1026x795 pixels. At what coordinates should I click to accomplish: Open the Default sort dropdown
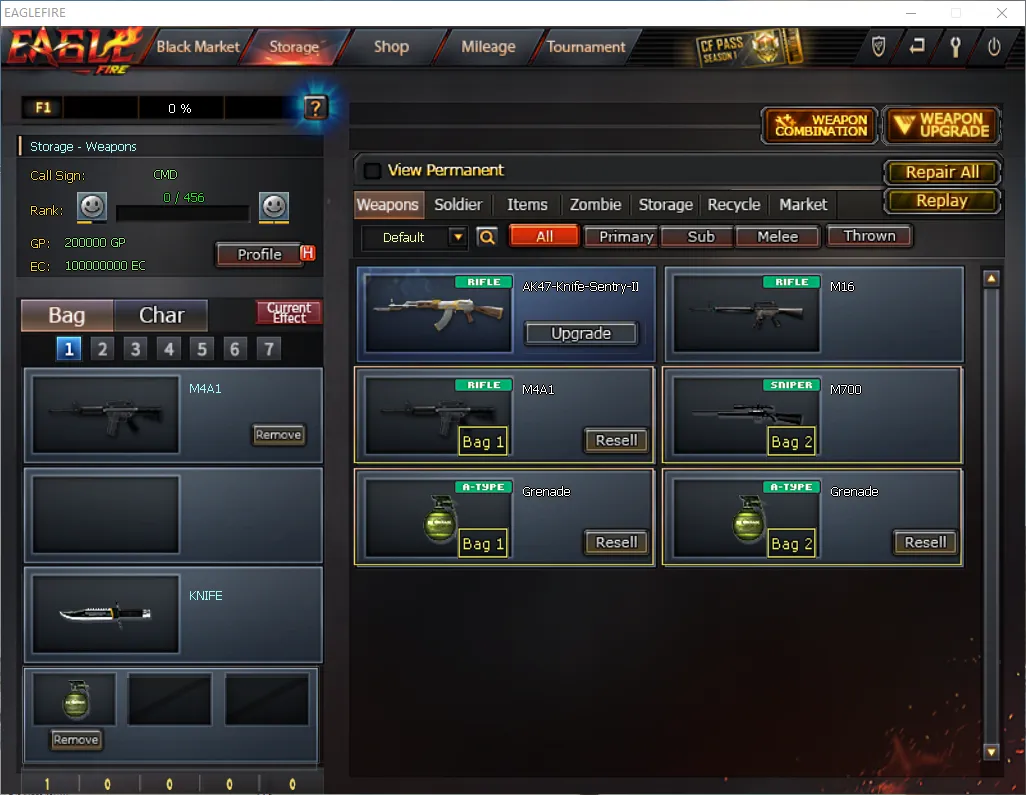pyautogui.click(x=458, y=238)
